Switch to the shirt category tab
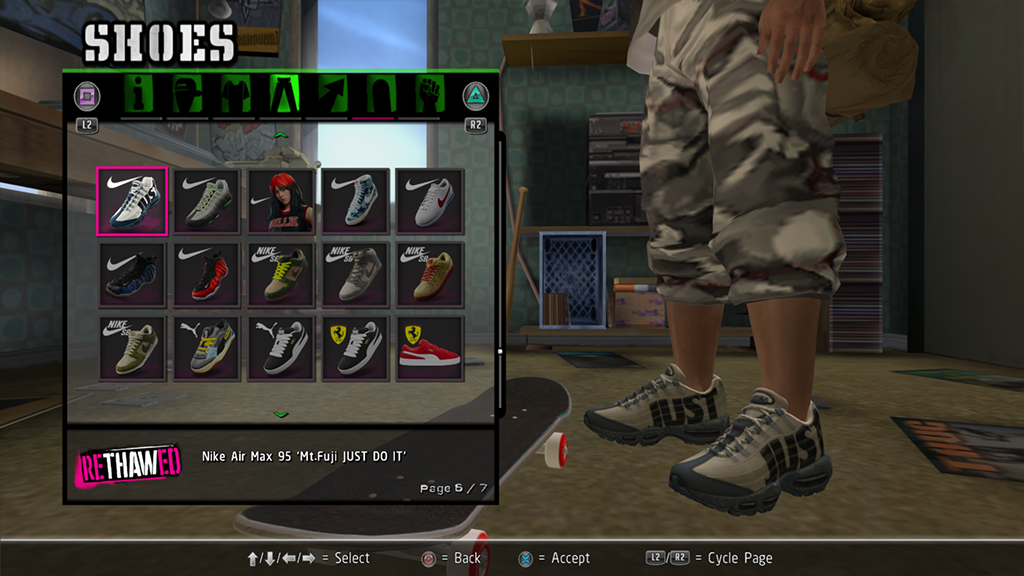Image resolution: width=1024 pixels, height=576 pixels. coord(234,96)
